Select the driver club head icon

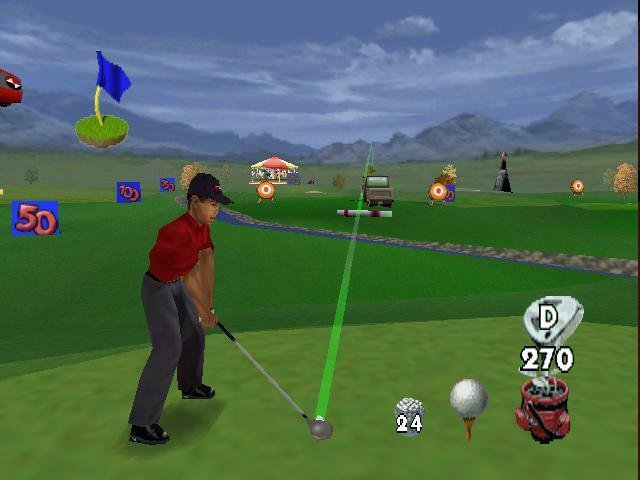click(x=551, y=320)
